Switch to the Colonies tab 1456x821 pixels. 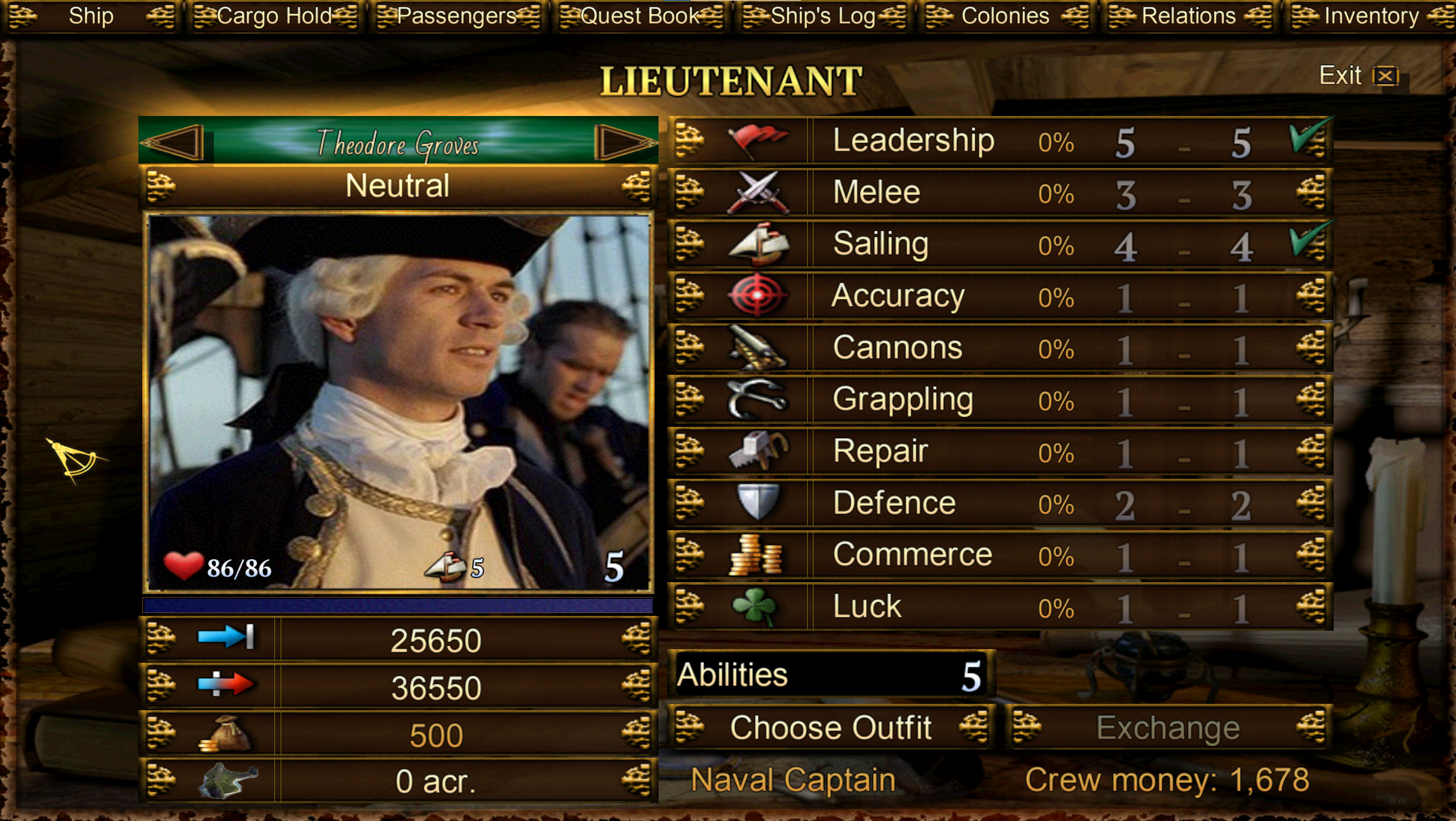(1005, 16)
